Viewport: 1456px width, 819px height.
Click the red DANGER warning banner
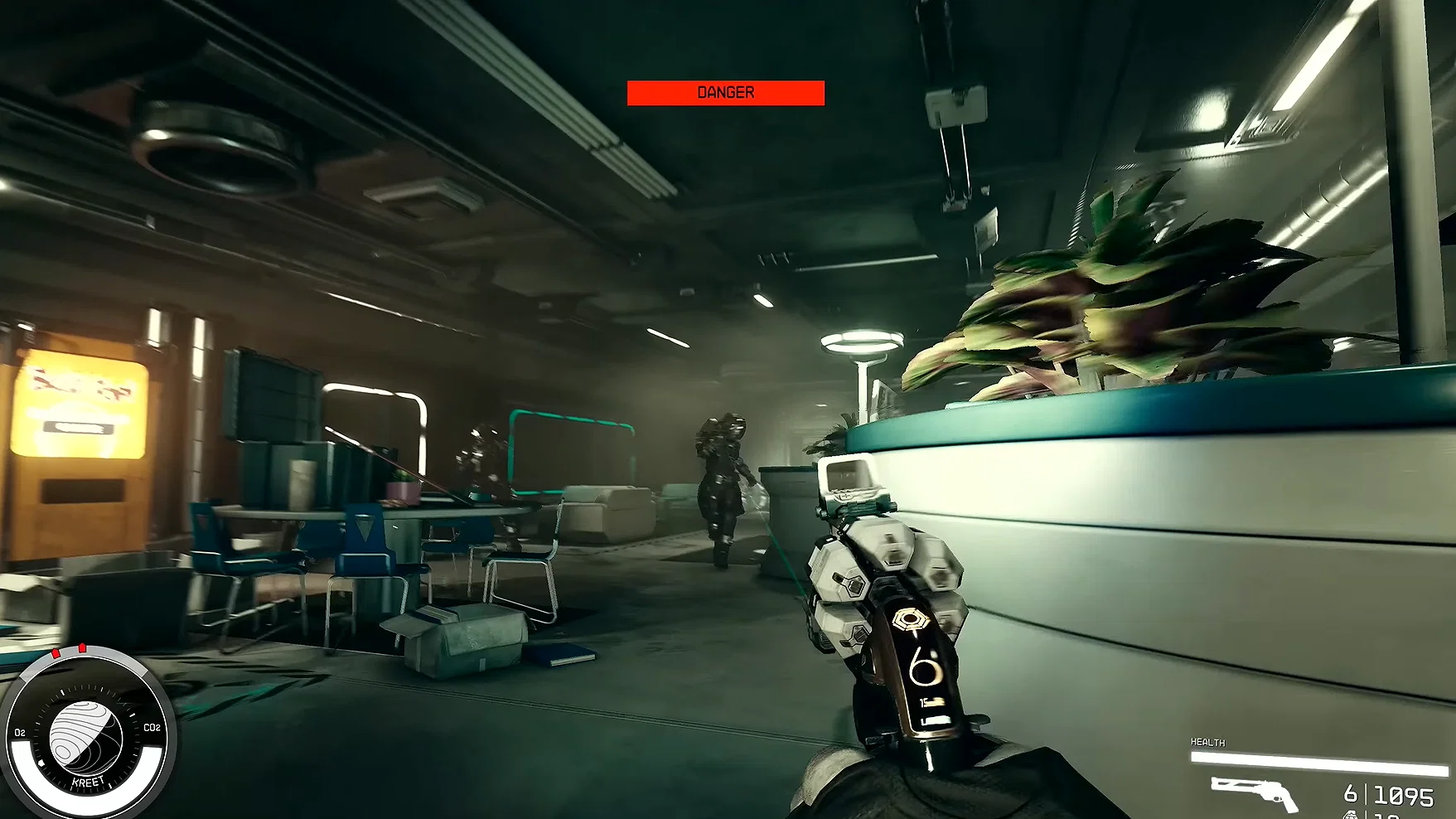pyautogui.click(x=725, y=92)
